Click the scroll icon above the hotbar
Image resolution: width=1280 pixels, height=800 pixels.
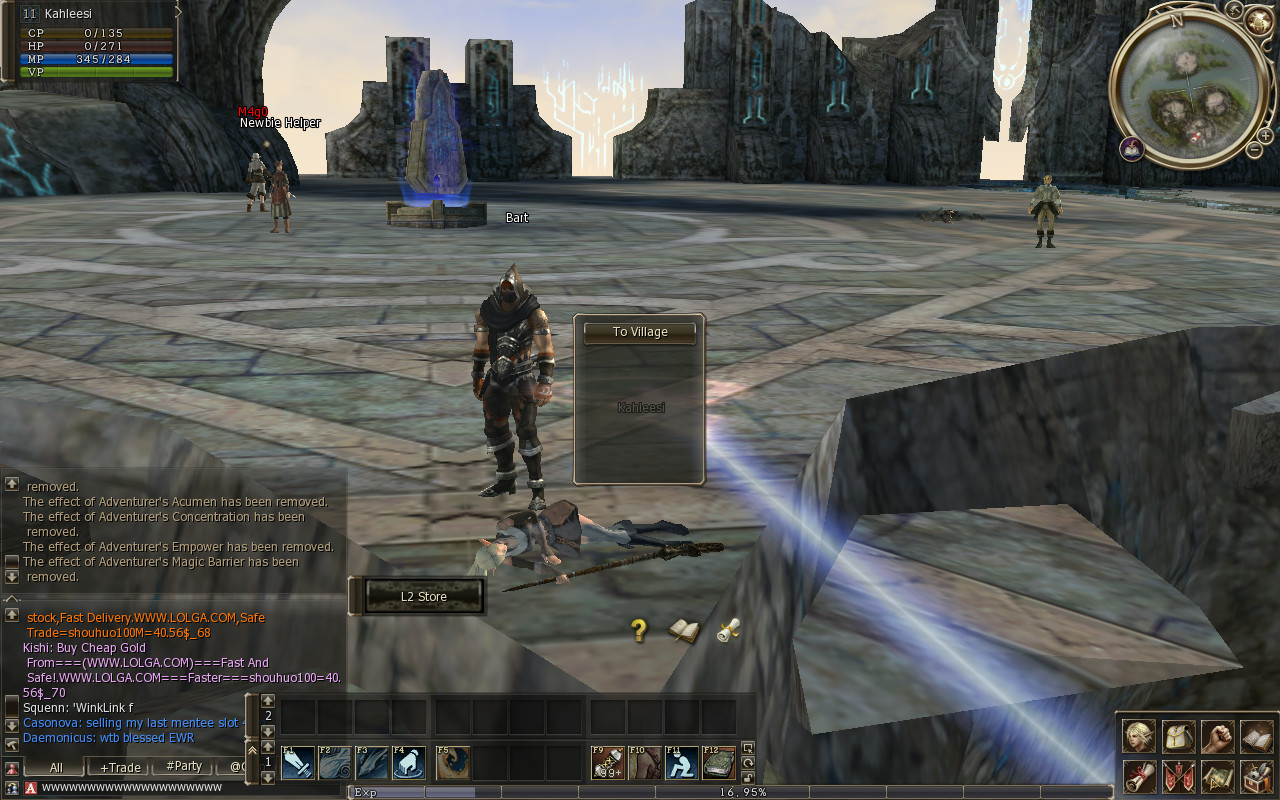(x=729, y=630)
